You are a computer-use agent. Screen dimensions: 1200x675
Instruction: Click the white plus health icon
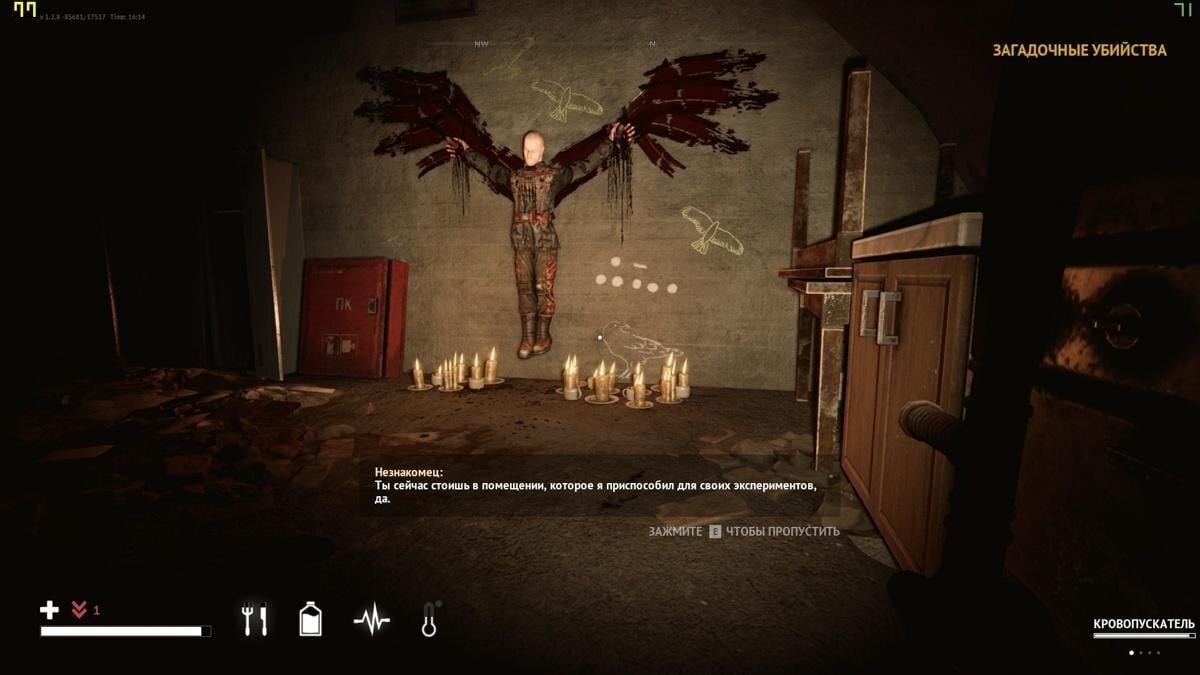[x=49, y=609]
